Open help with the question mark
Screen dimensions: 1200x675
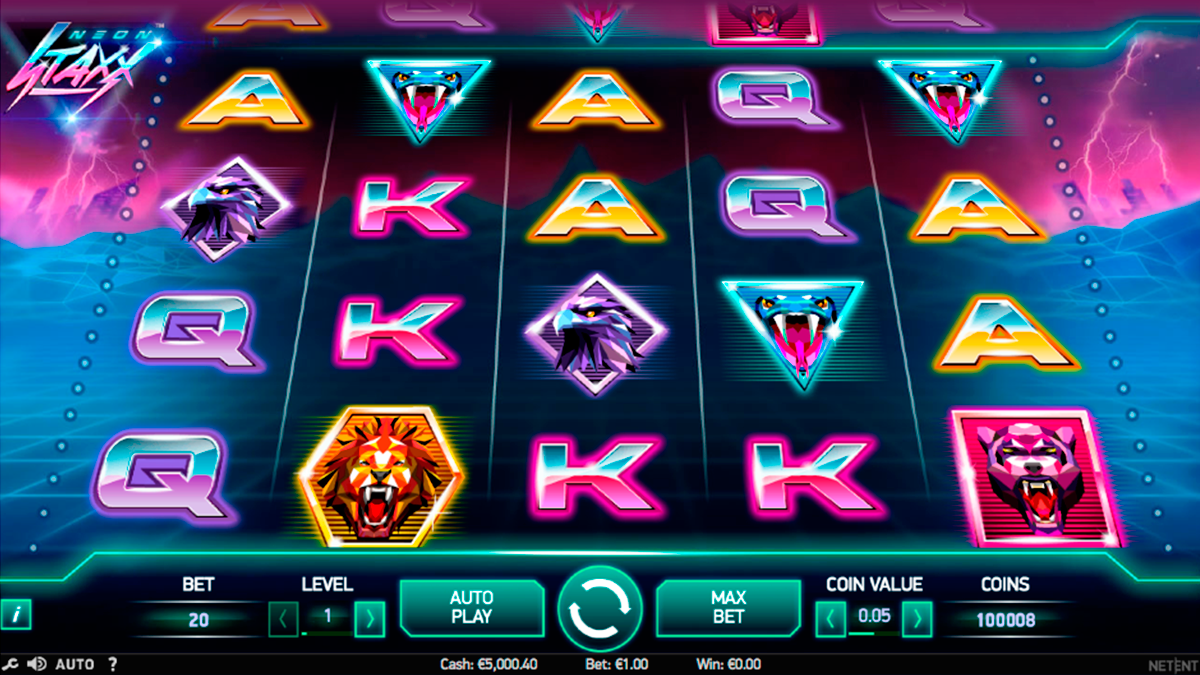112,663
